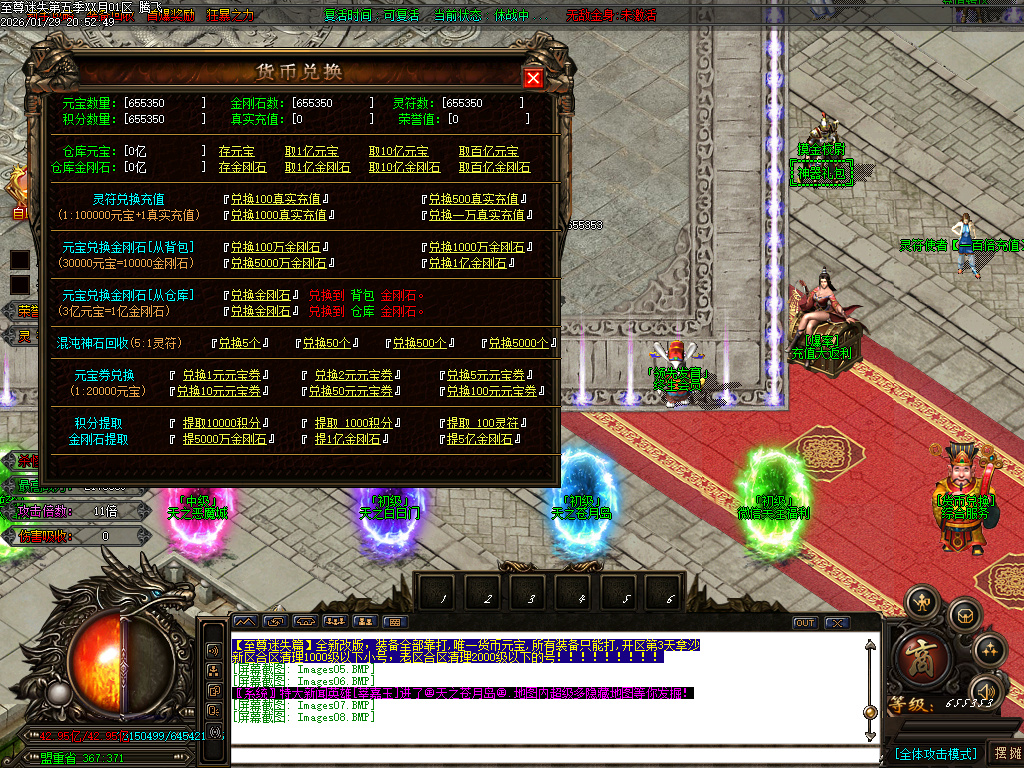Open the 摆摊 stall button
Image resolution: width=1024 pixels, height=768 pixels.
tap(1005, 753)
